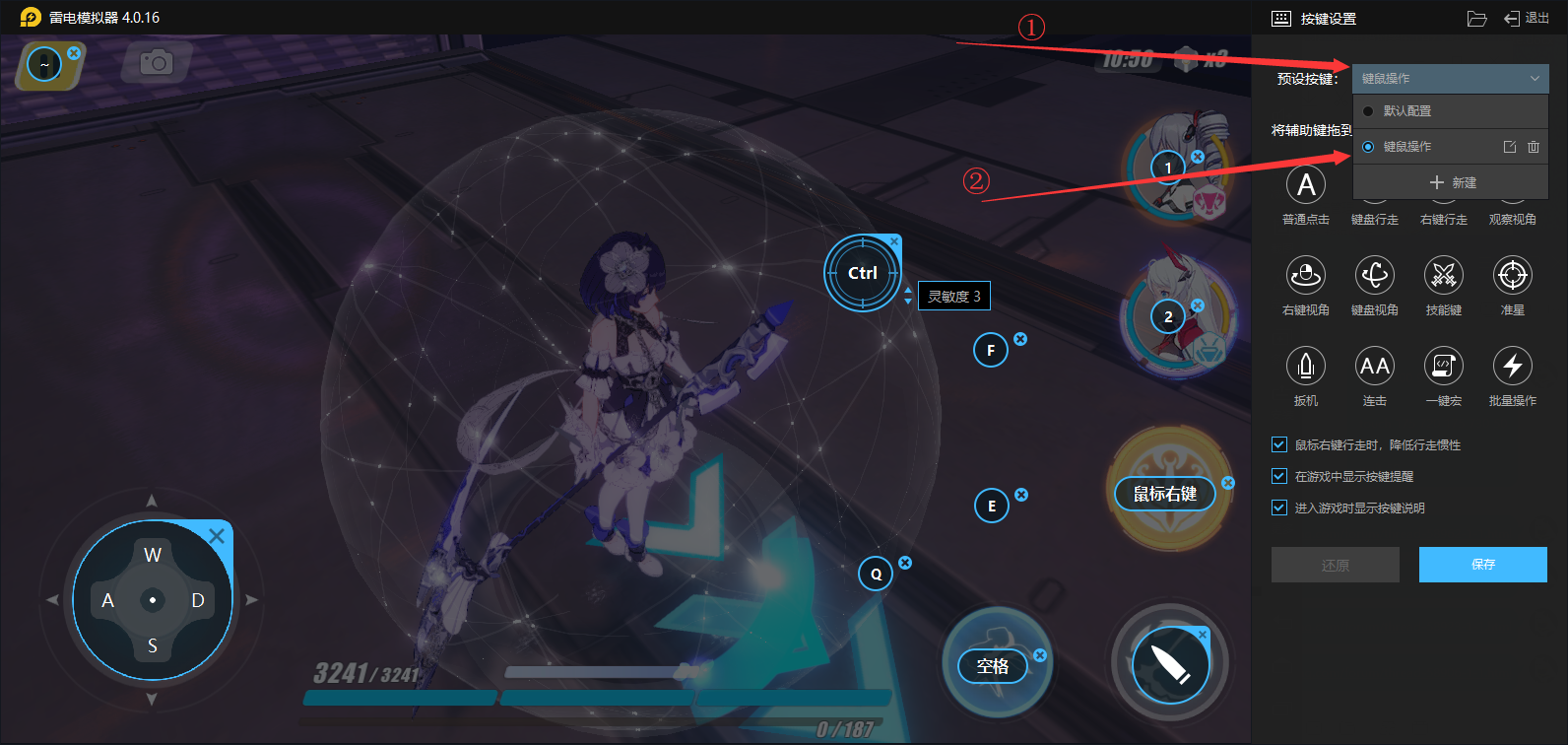Click the 保存 save button
This screenshot has width=1568, height=745.
(x=1482, y=565)
